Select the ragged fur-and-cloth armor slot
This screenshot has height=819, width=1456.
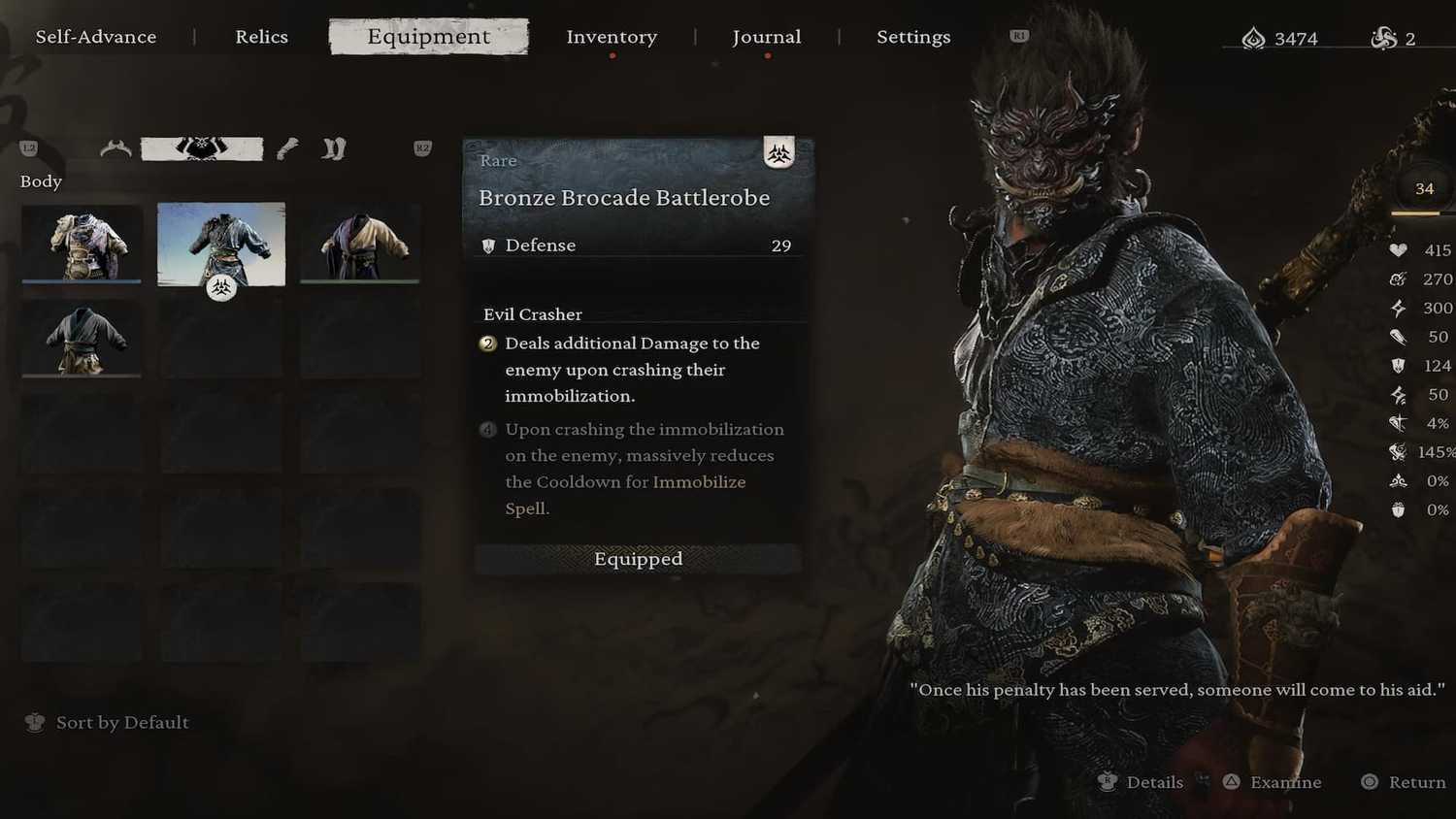(82, 244)
